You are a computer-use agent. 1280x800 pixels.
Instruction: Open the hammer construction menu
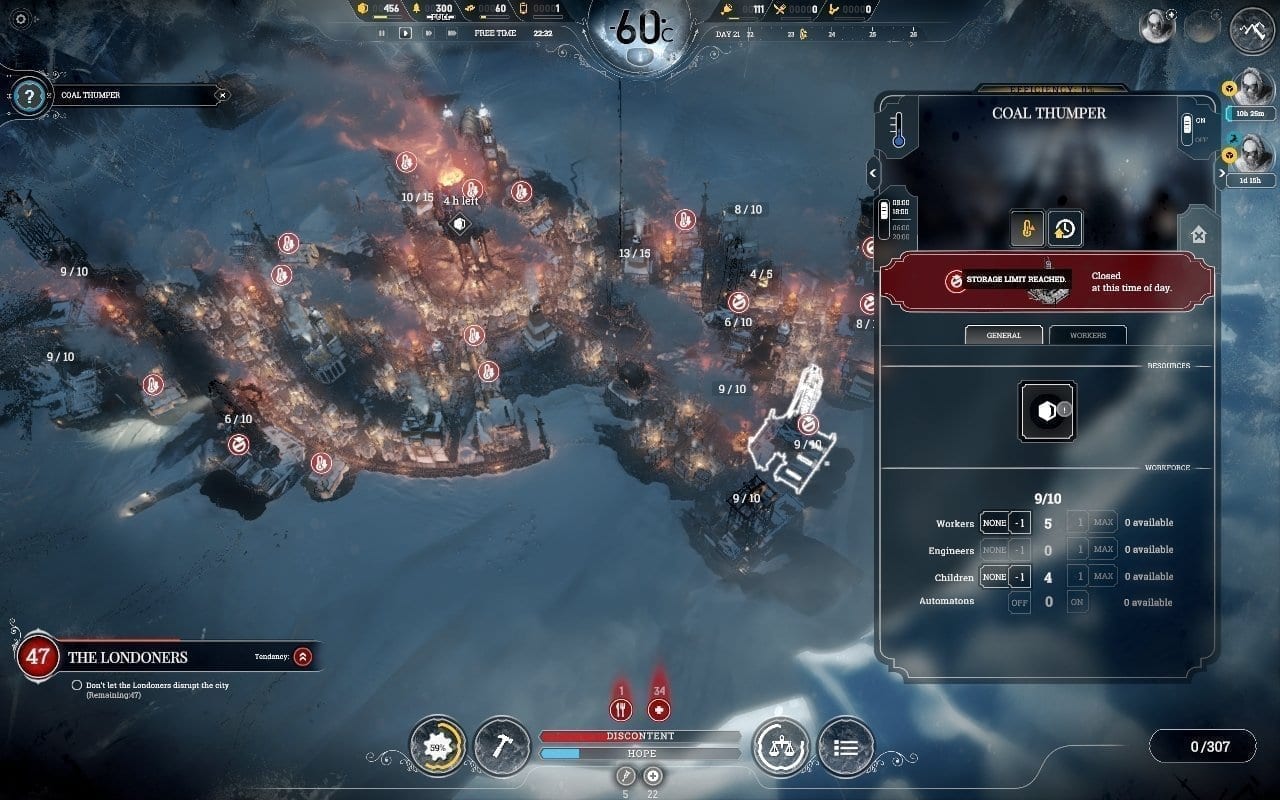502,746
